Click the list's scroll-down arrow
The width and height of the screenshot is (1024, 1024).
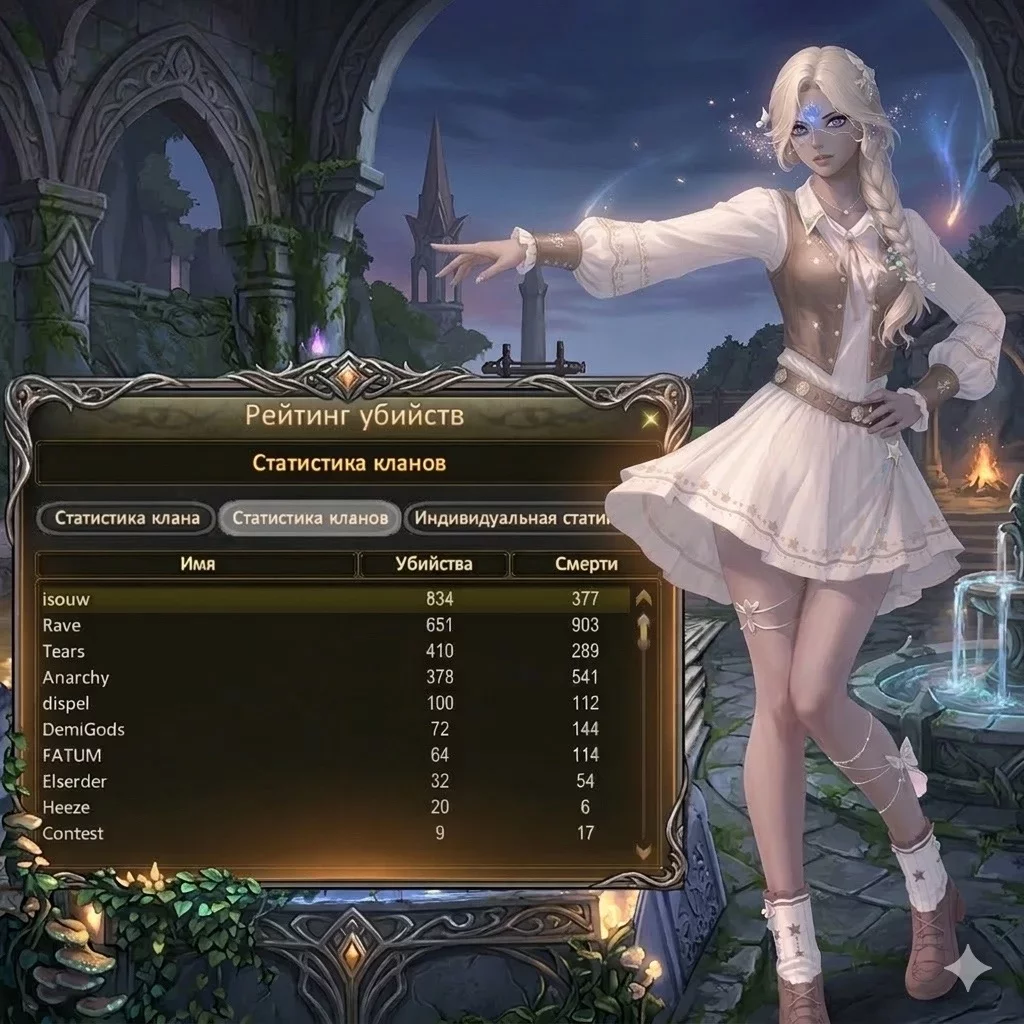tap(644, 851)
